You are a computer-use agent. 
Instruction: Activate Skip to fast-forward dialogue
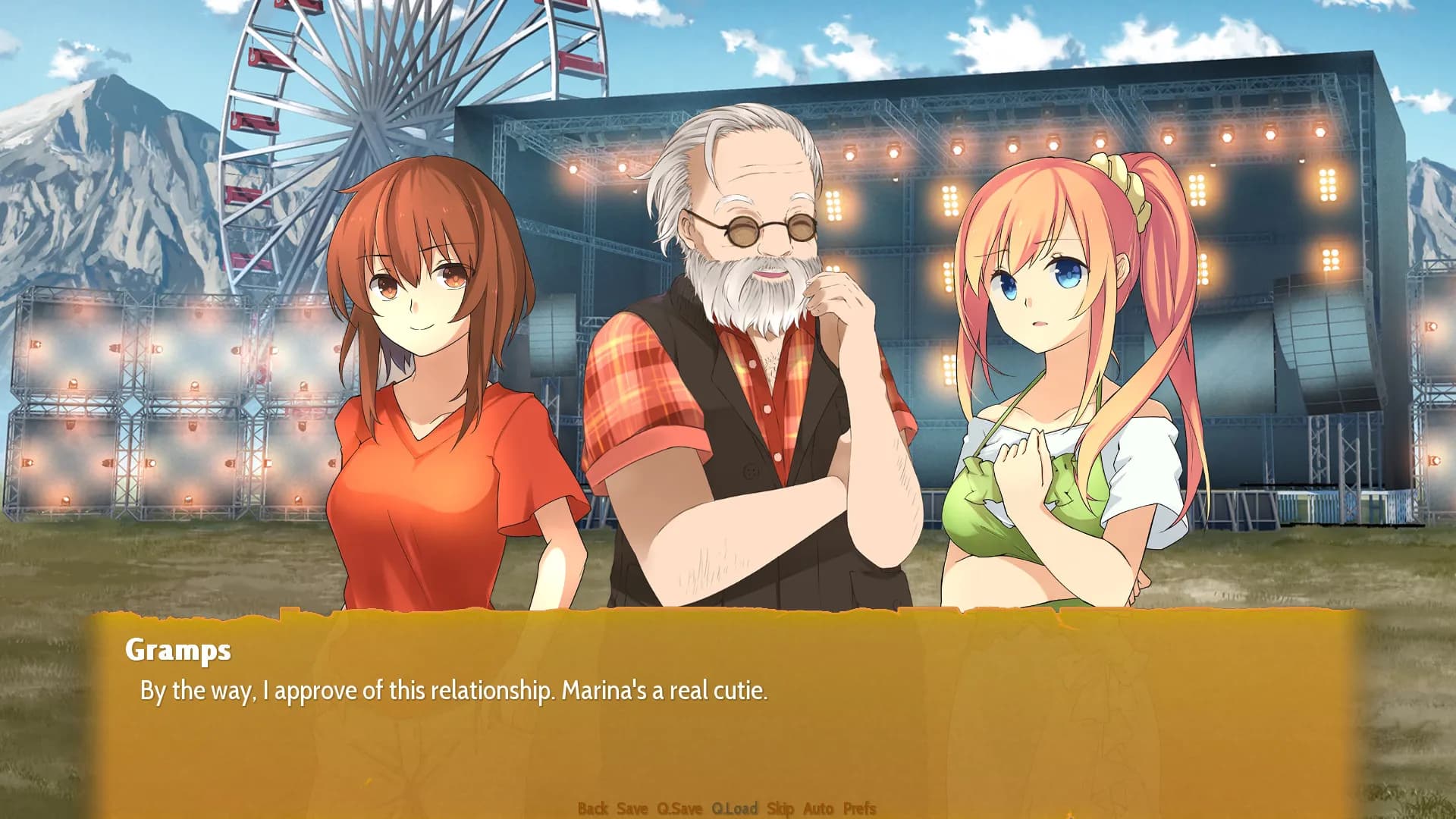(x=780, y=808)
